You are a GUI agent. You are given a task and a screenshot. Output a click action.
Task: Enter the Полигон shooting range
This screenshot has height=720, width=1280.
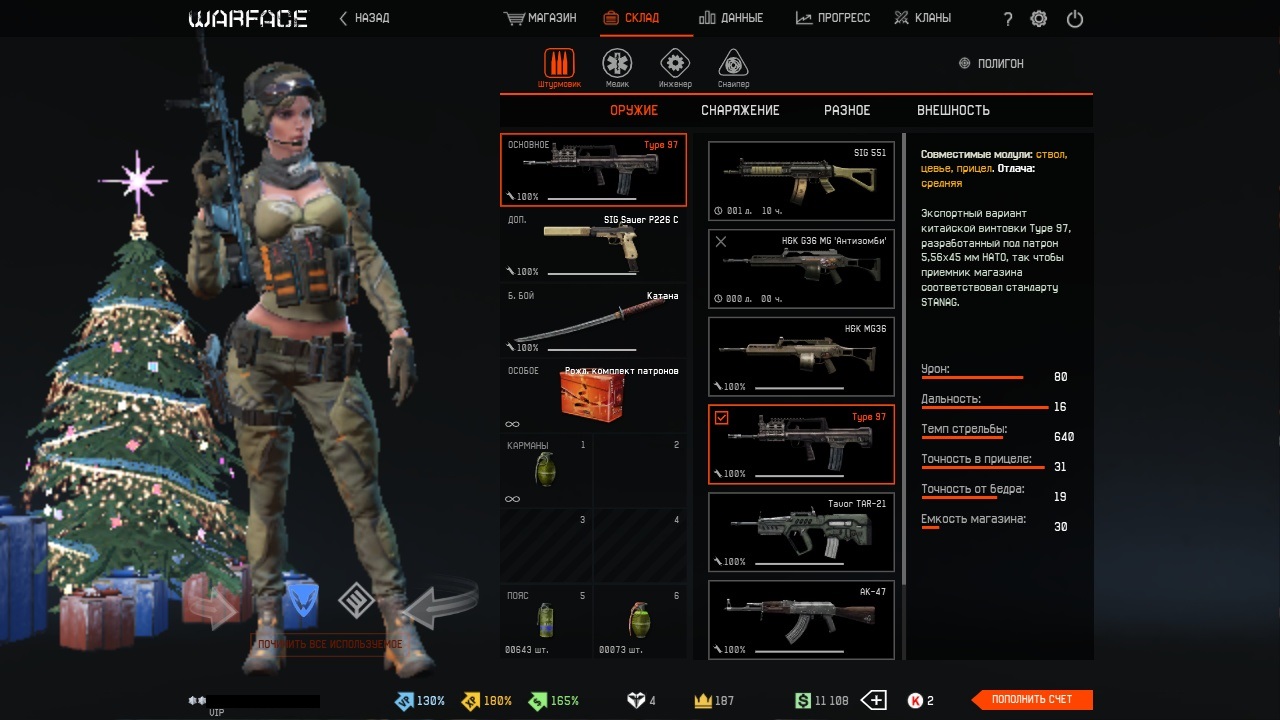(991, 63)
